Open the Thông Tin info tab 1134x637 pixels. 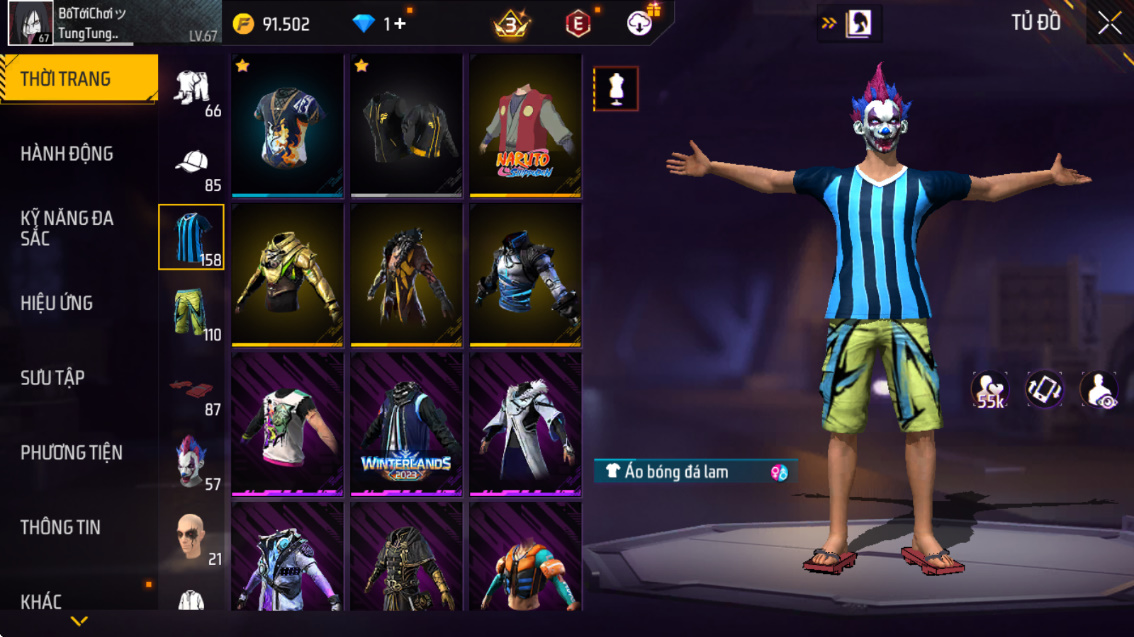(x=61, y=527)
